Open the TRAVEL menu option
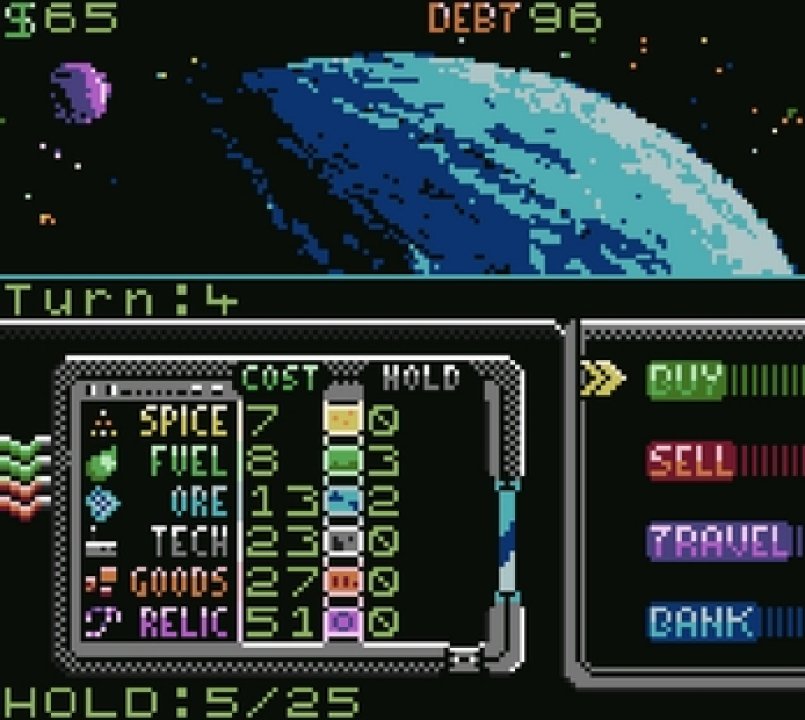 pyautogui.click(x=716, y=542)
